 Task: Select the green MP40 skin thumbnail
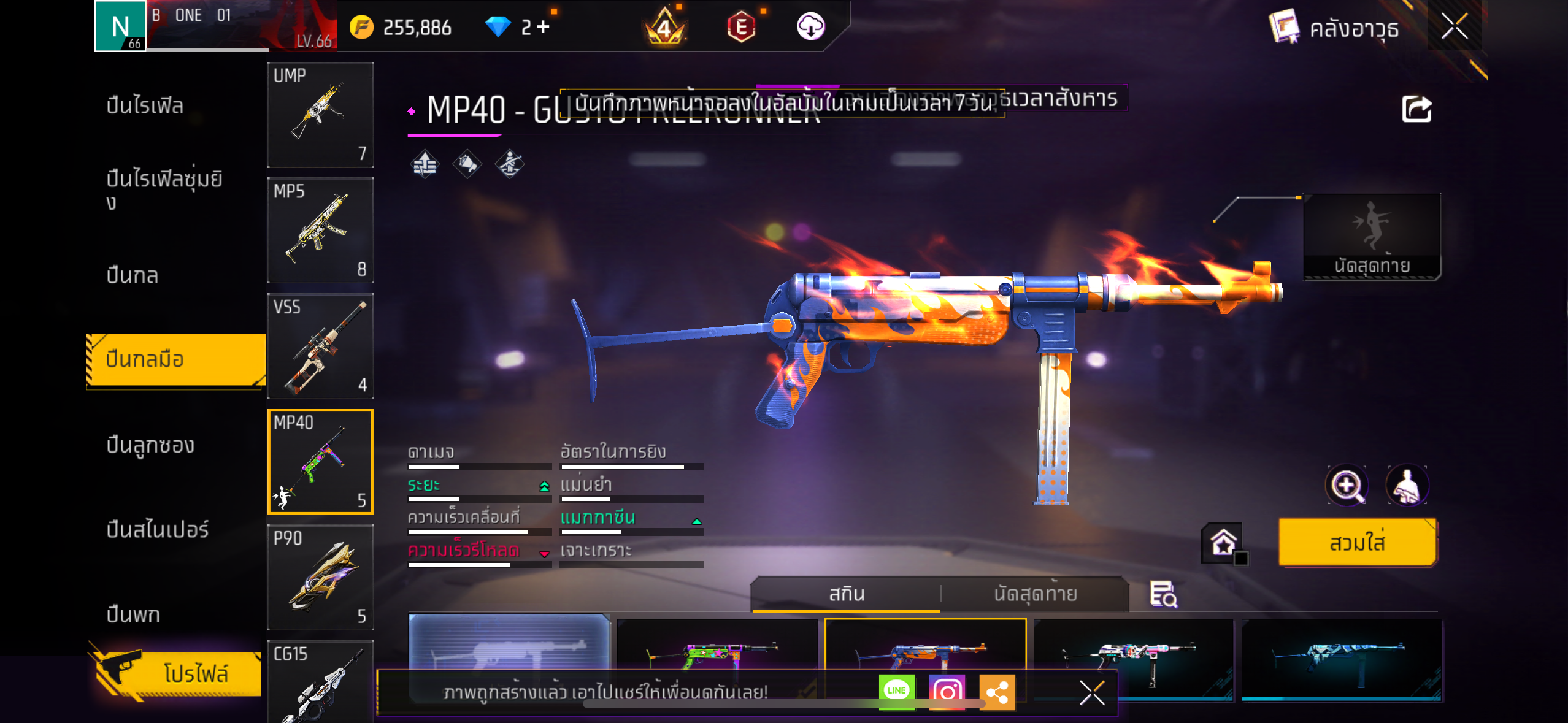717,650
